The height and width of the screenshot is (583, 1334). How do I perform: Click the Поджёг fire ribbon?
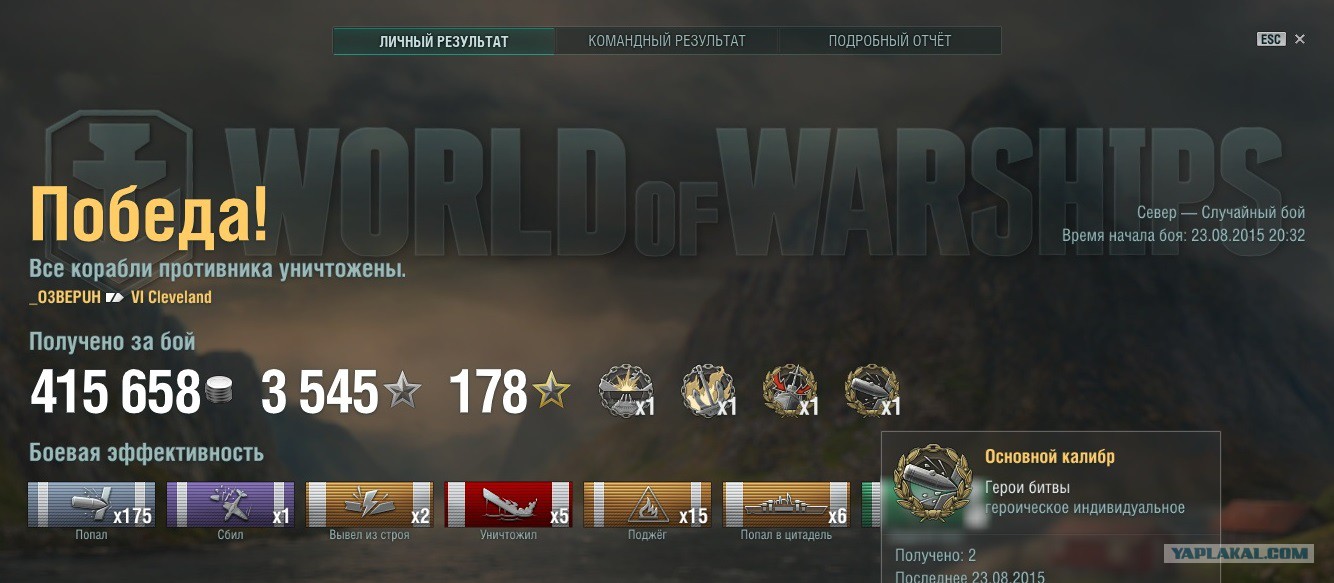(648, 504)
